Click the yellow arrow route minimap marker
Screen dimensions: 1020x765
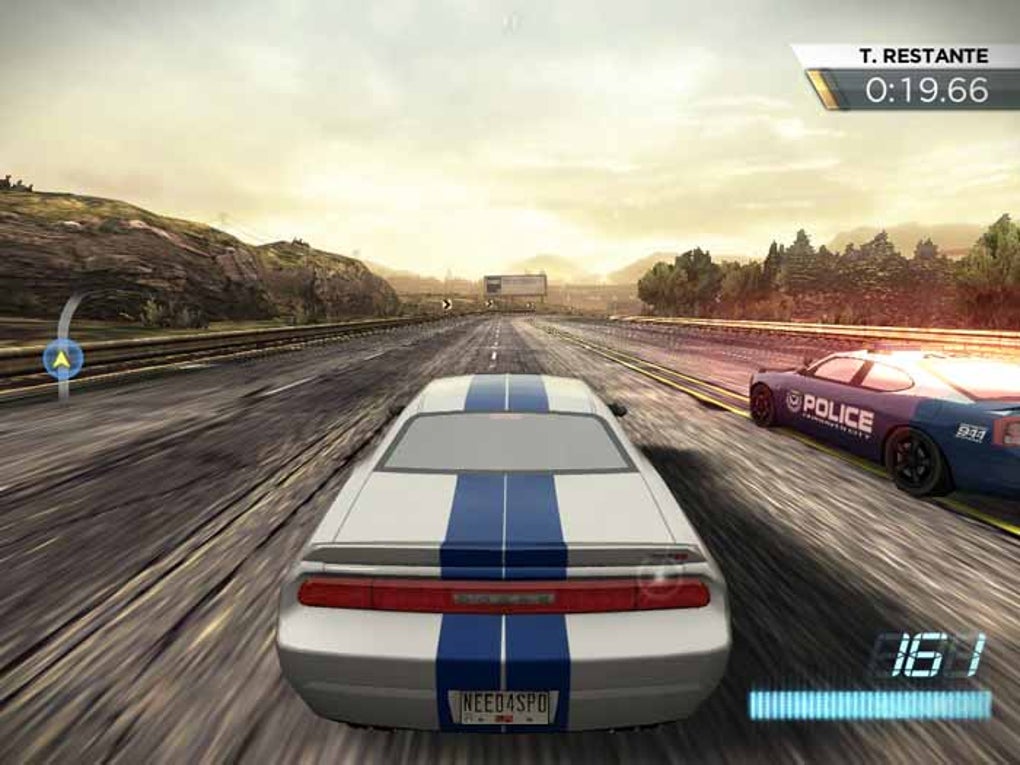(x=63, y=358)
